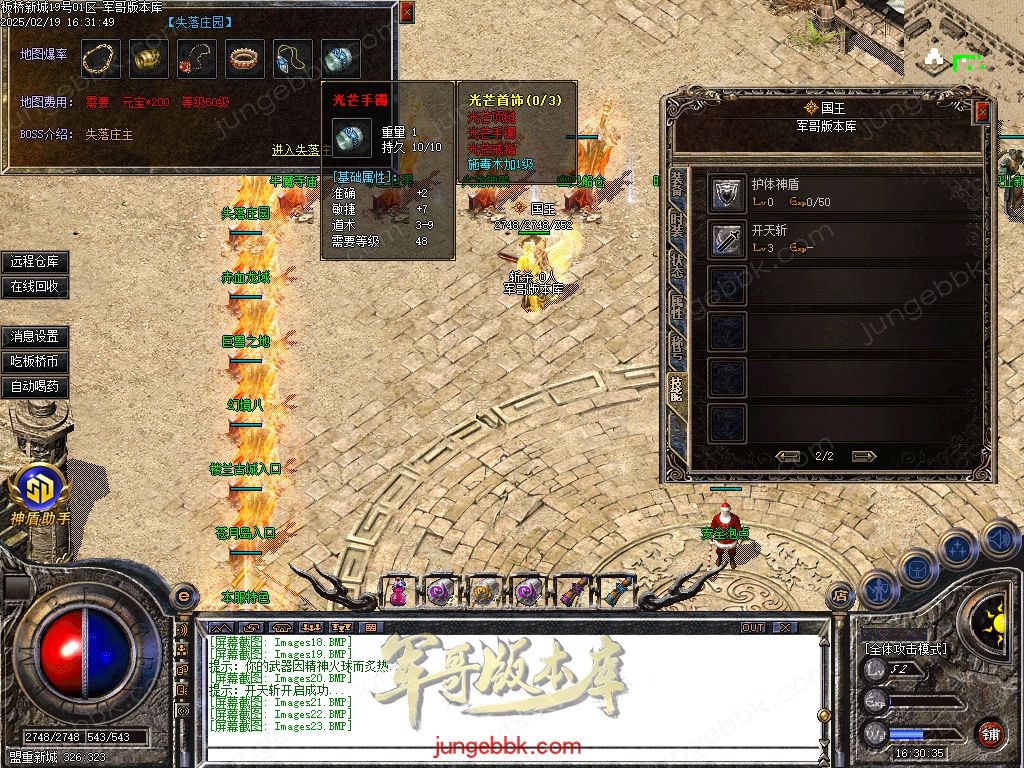Close the chat window with X

[x=786, y=627]
